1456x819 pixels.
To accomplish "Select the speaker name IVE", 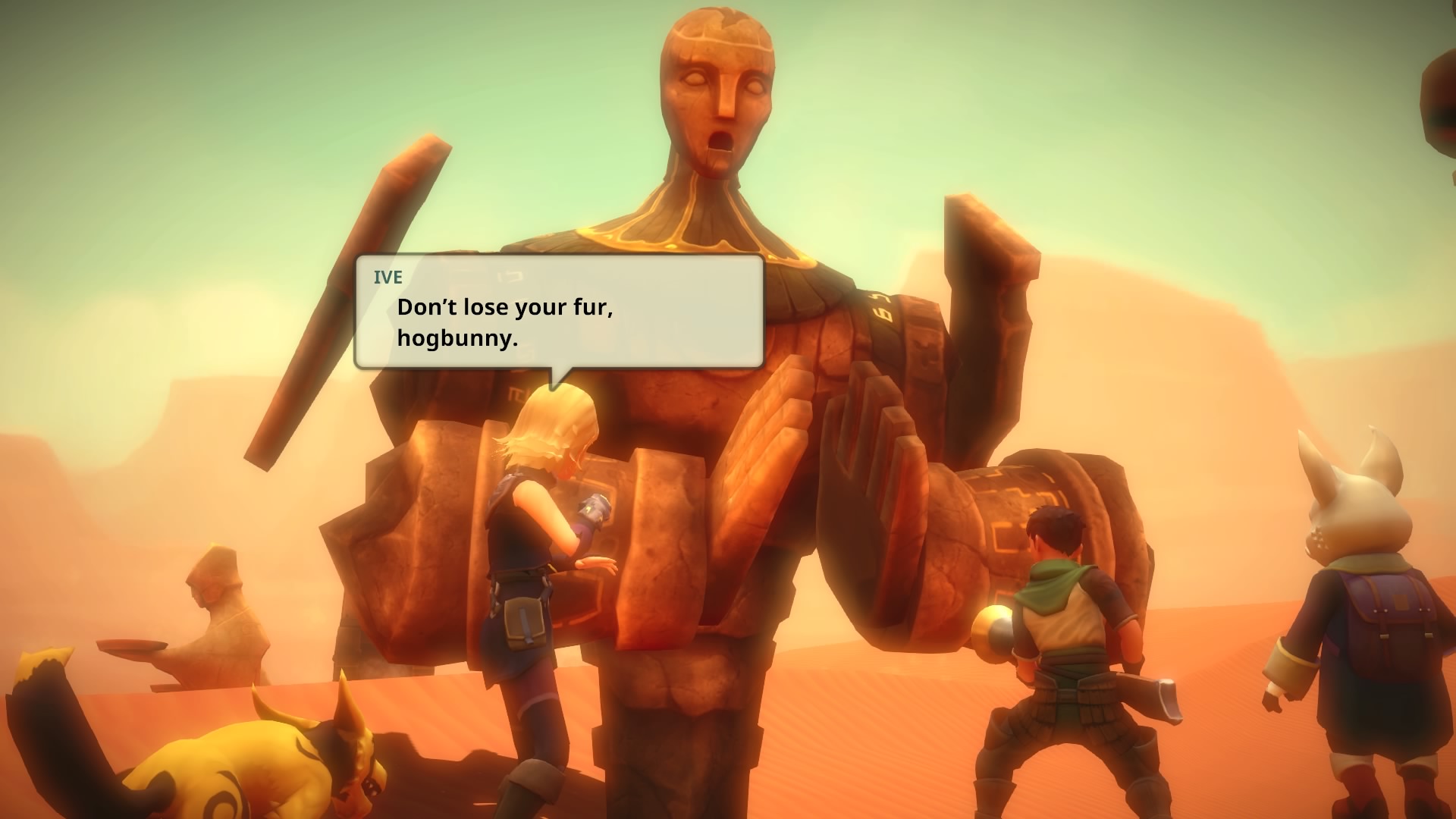I will (x=388, y=278).
